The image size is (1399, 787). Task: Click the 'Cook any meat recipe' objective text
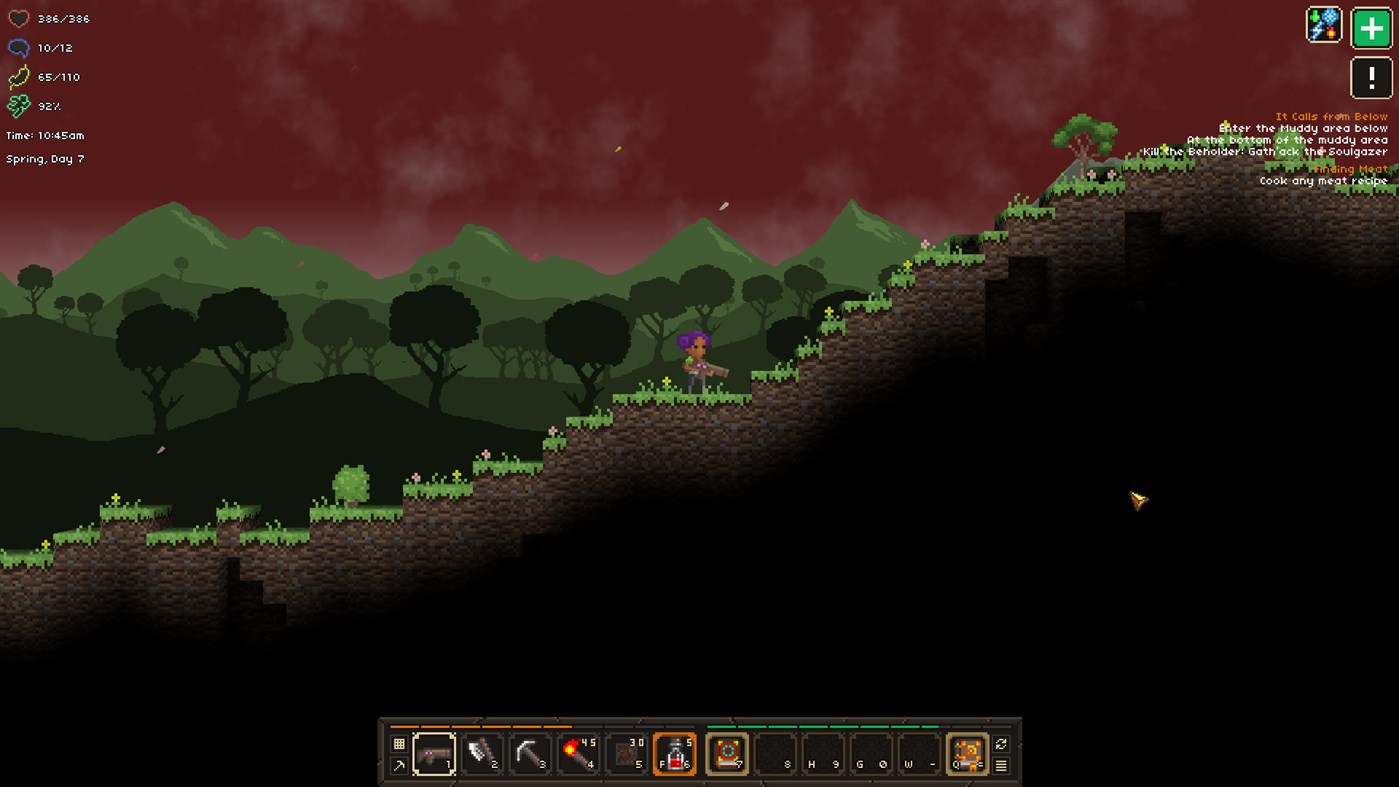click(1322, 181)
